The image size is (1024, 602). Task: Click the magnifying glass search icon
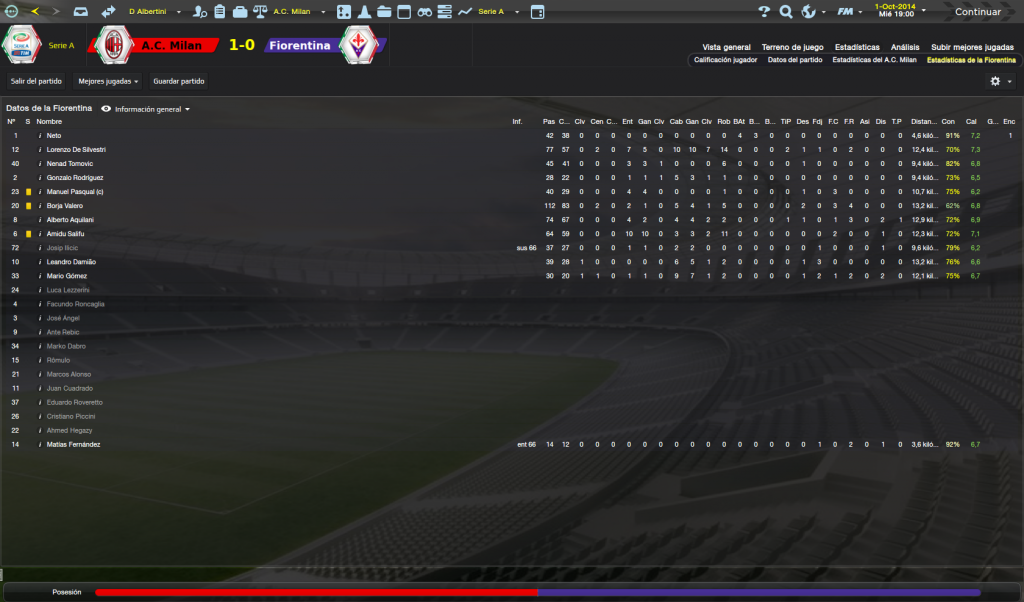(x=786, y=12)
